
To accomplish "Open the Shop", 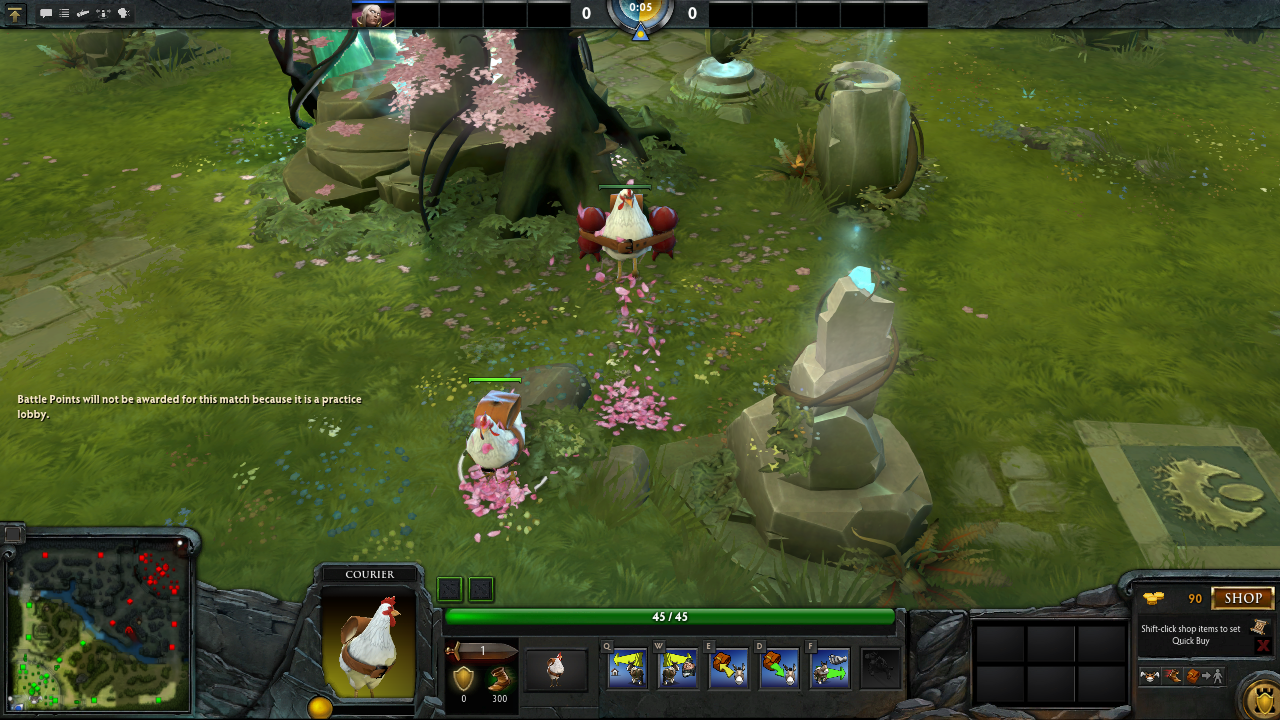I will [x=1243, y=598].
